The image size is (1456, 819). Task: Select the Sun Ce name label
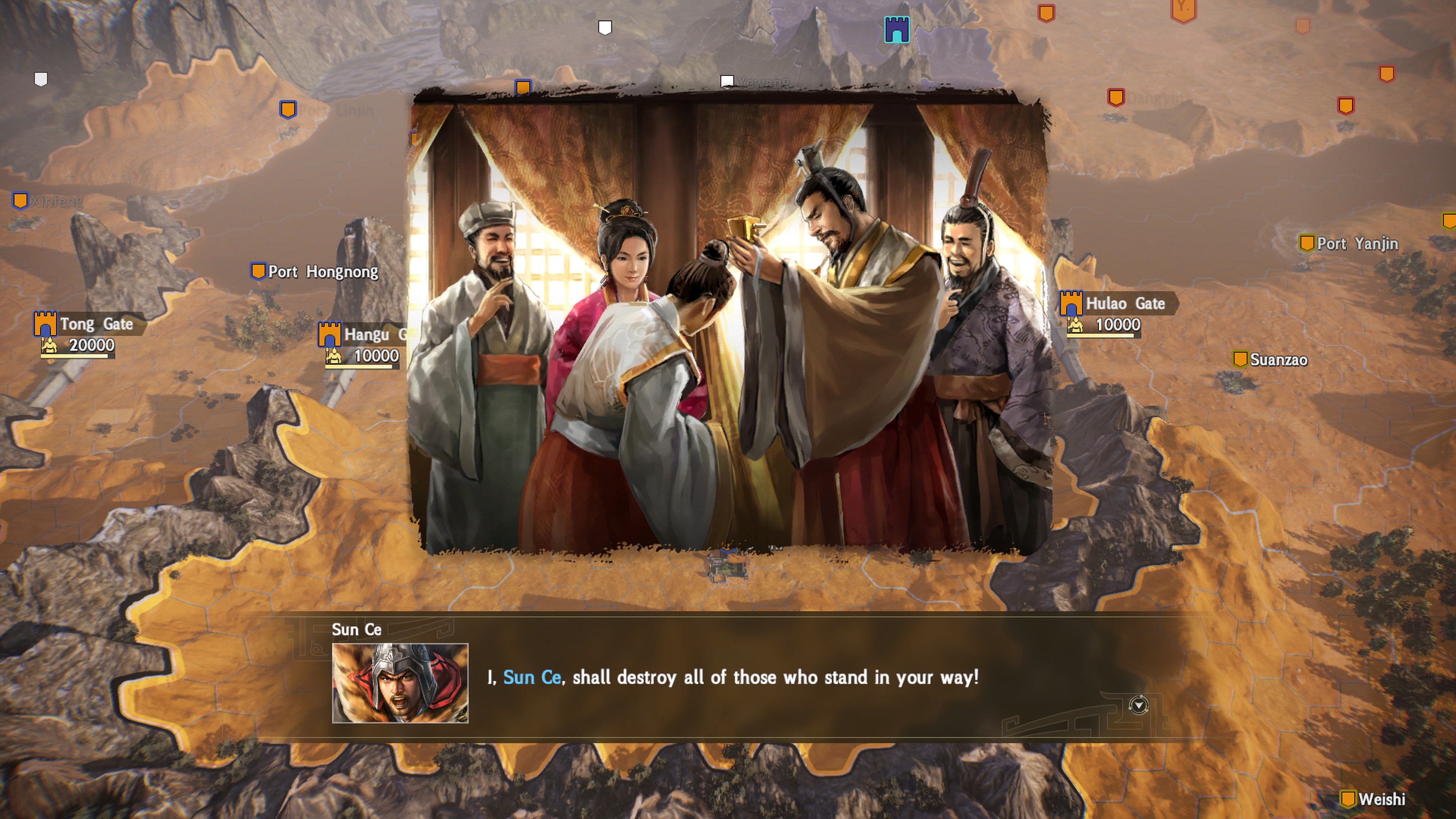point(358,630)
